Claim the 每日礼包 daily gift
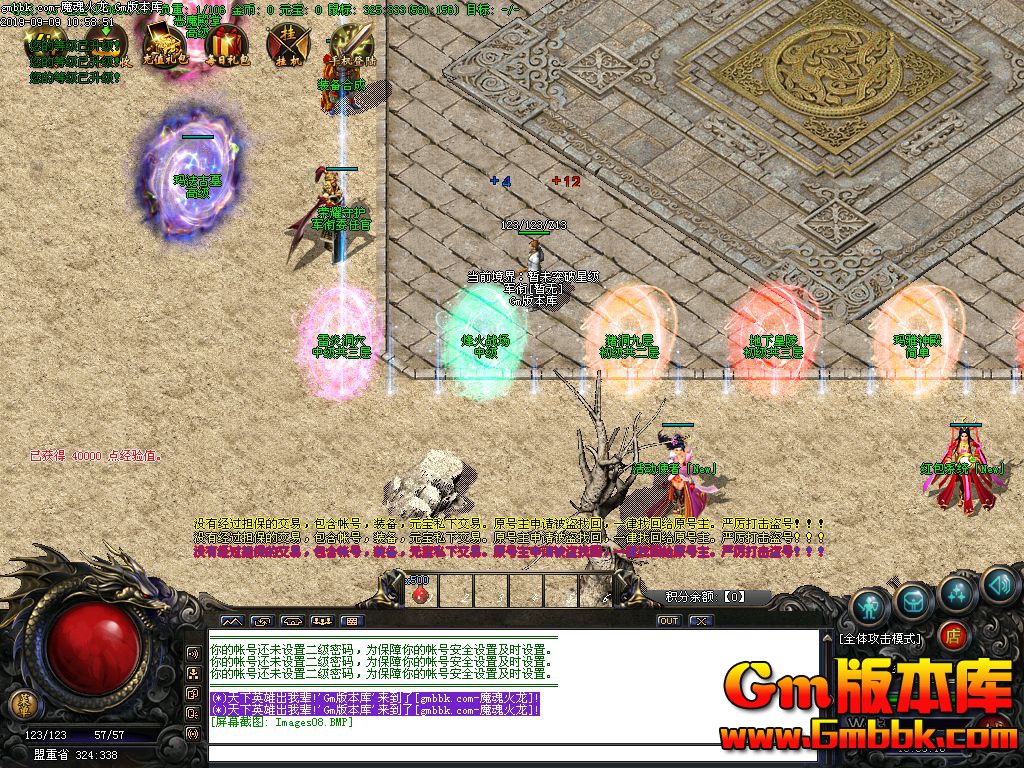The image size is (1024, 768). (226, 43)
